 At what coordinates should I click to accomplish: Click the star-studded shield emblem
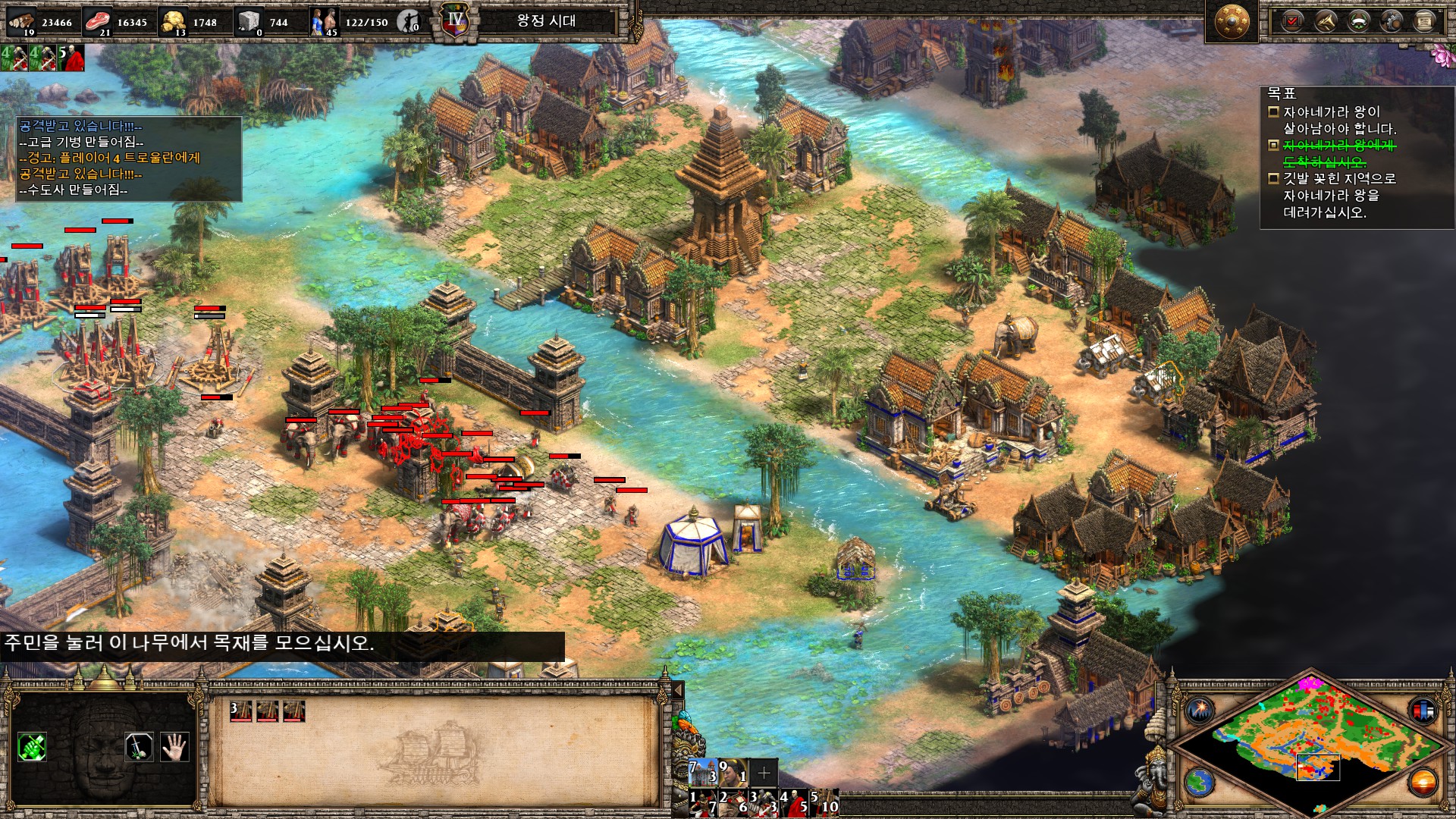[x=1232, y=22]
